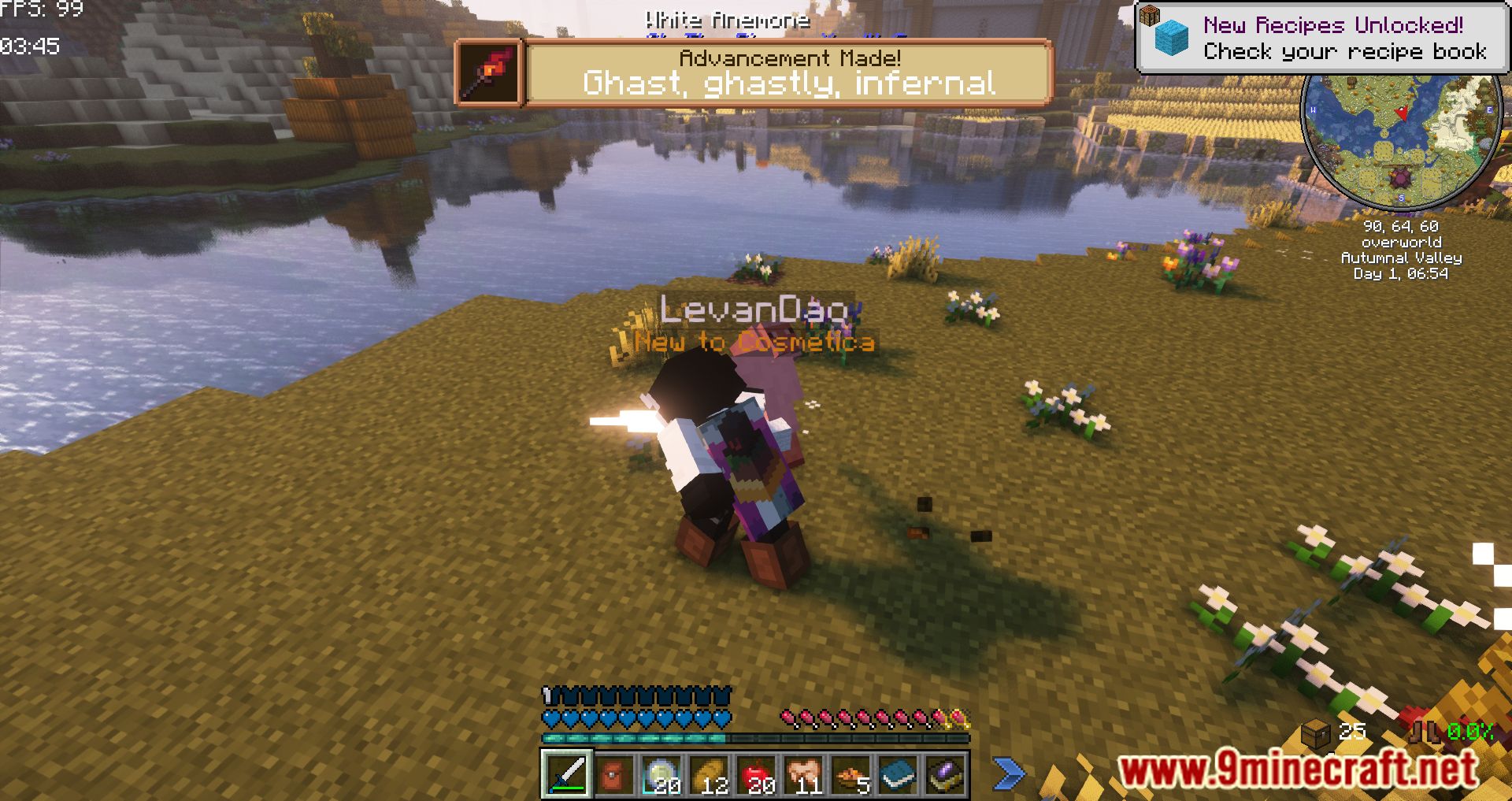Select the red apple hotbar slot
Screen dimensions: 1512x801
(755, 774)
